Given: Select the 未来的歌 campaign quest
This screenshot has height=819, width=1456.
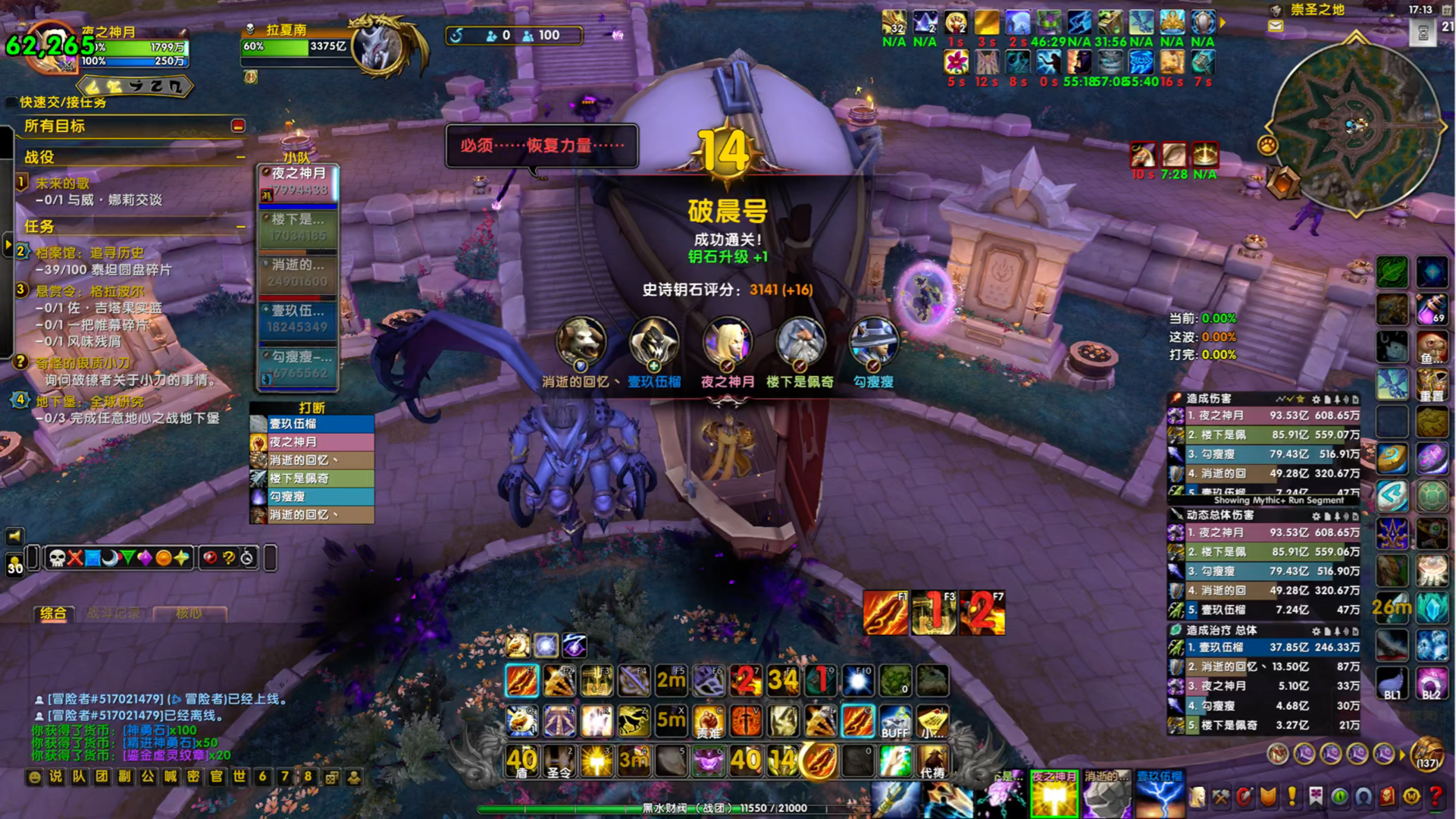Looking at the screenshot, I should [63, 184].
